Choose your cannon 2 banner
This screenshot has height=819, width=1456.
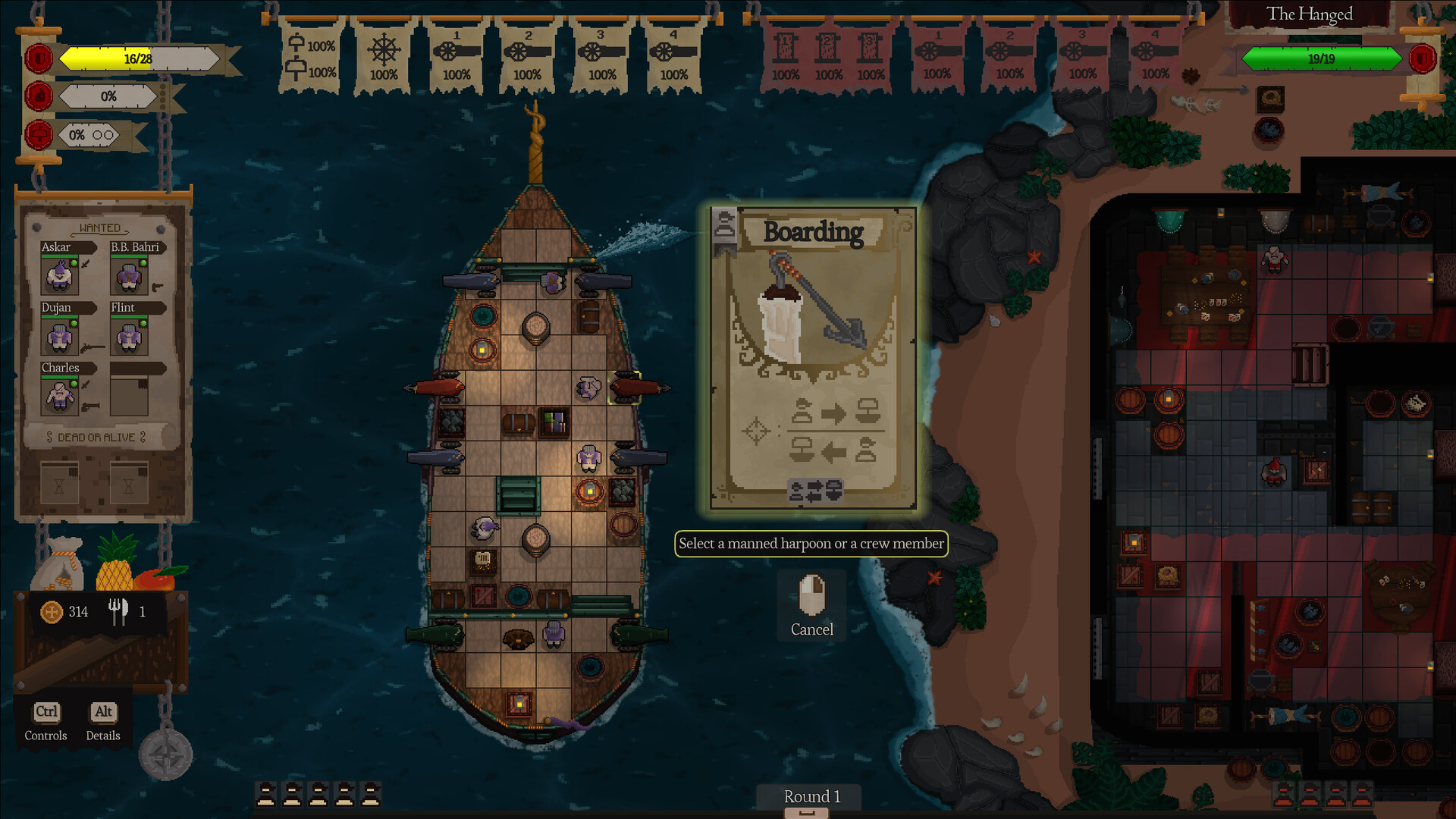click(528, 58)
